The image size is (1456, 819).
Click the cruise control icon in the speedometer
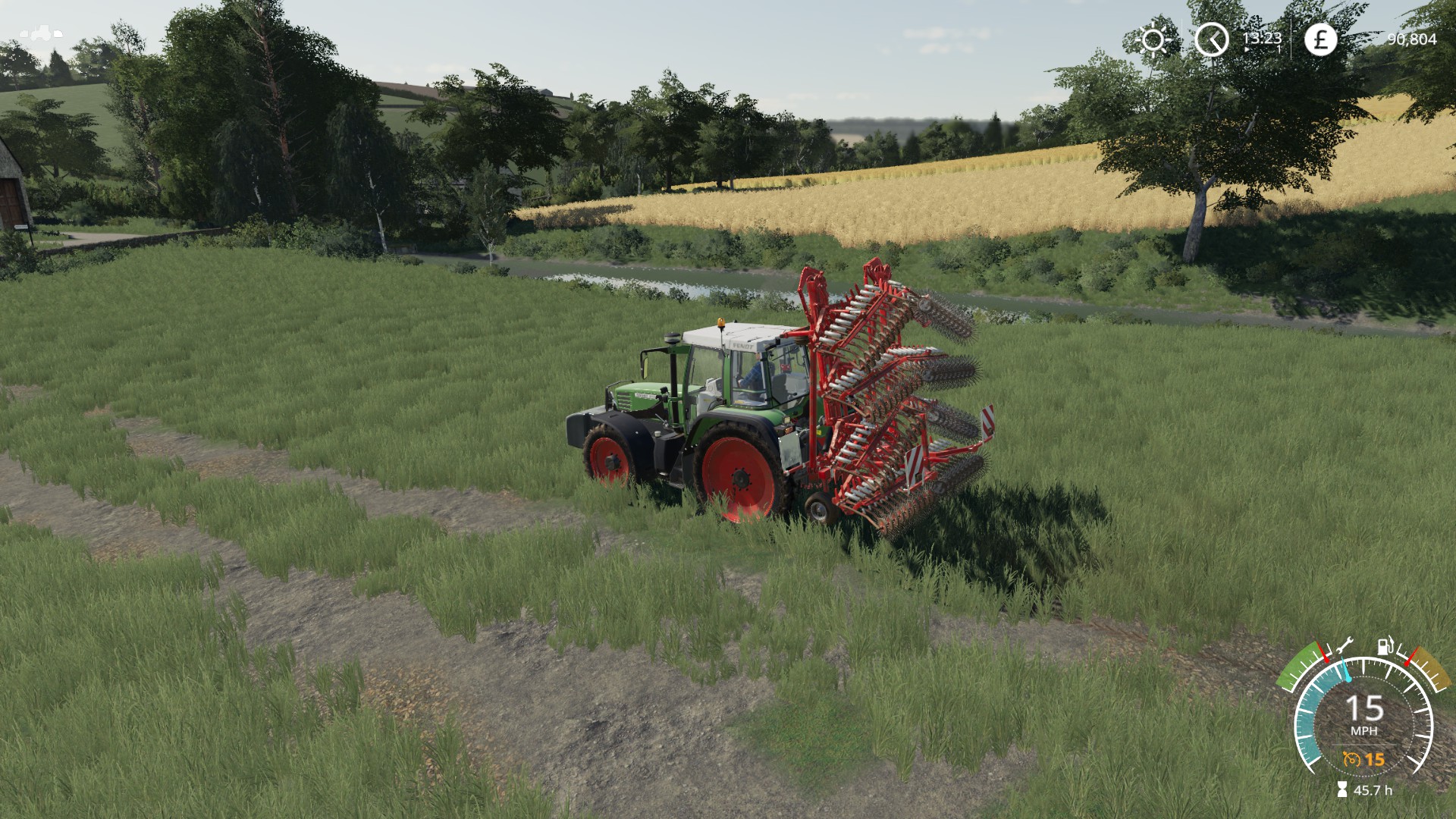[1351, 759]
